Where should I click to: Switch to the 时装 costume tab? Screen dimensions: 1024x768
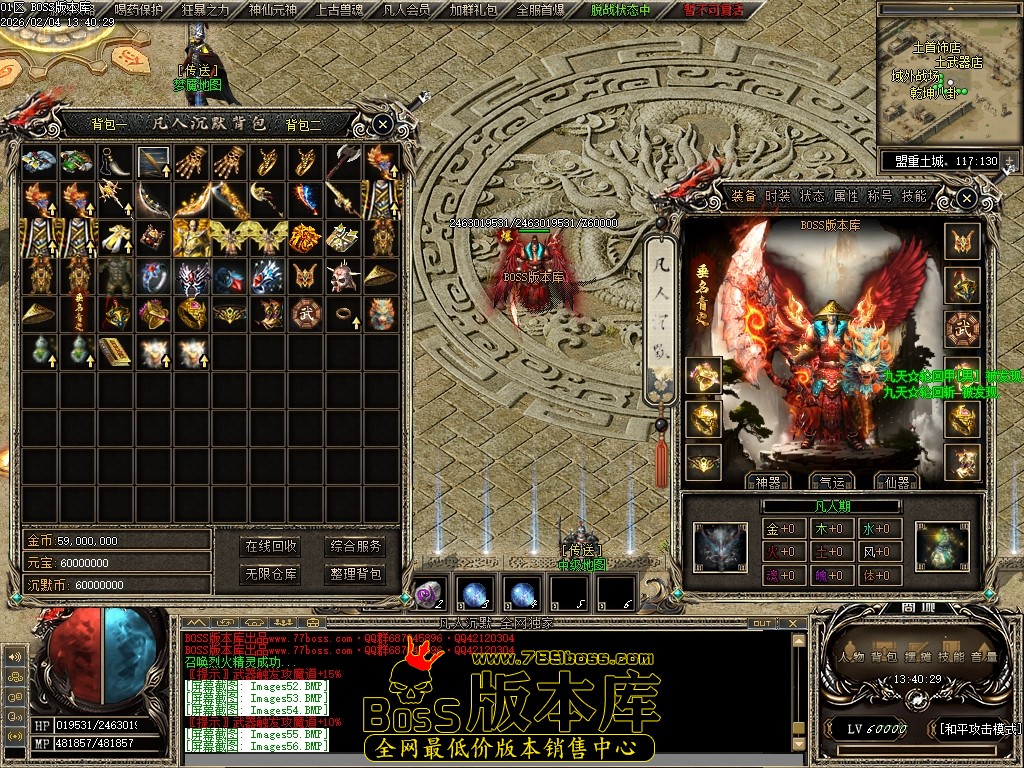coord(778,196)
